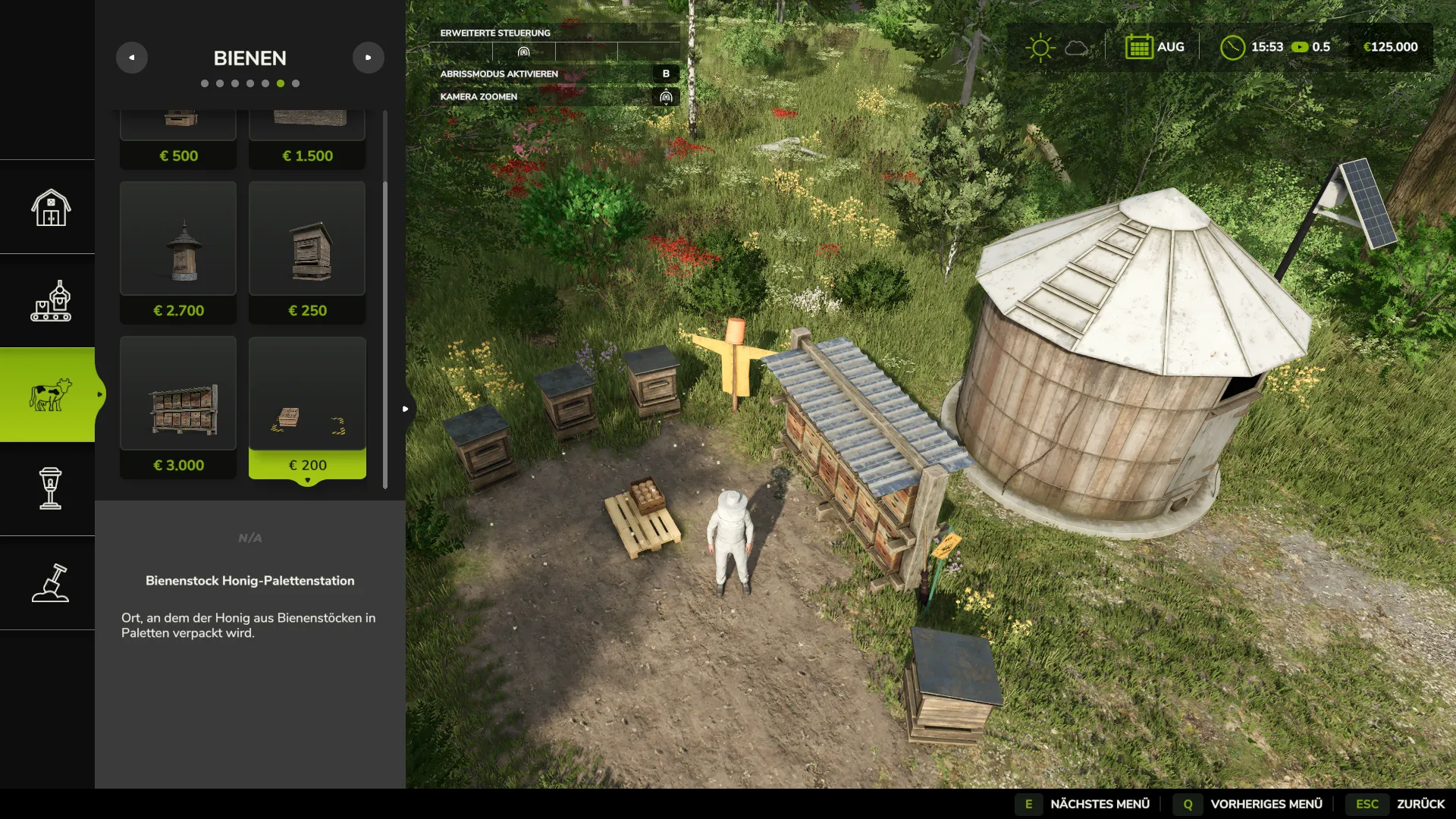Collapse the build menu side panel
The width and height of the screenshot is (1456, 819).
(x=406, y=409)
